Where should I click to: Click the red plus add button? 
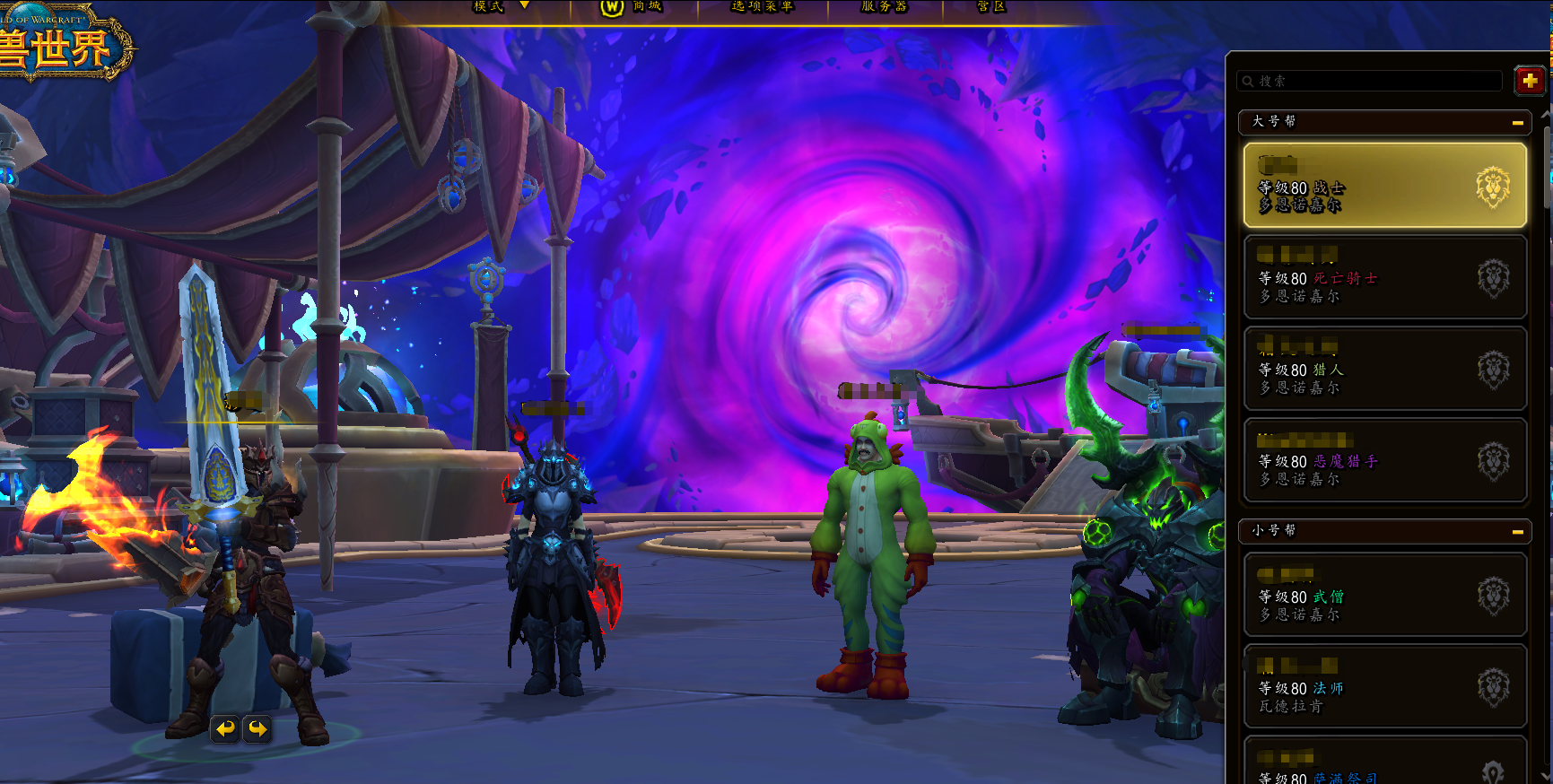(1530, 81)
